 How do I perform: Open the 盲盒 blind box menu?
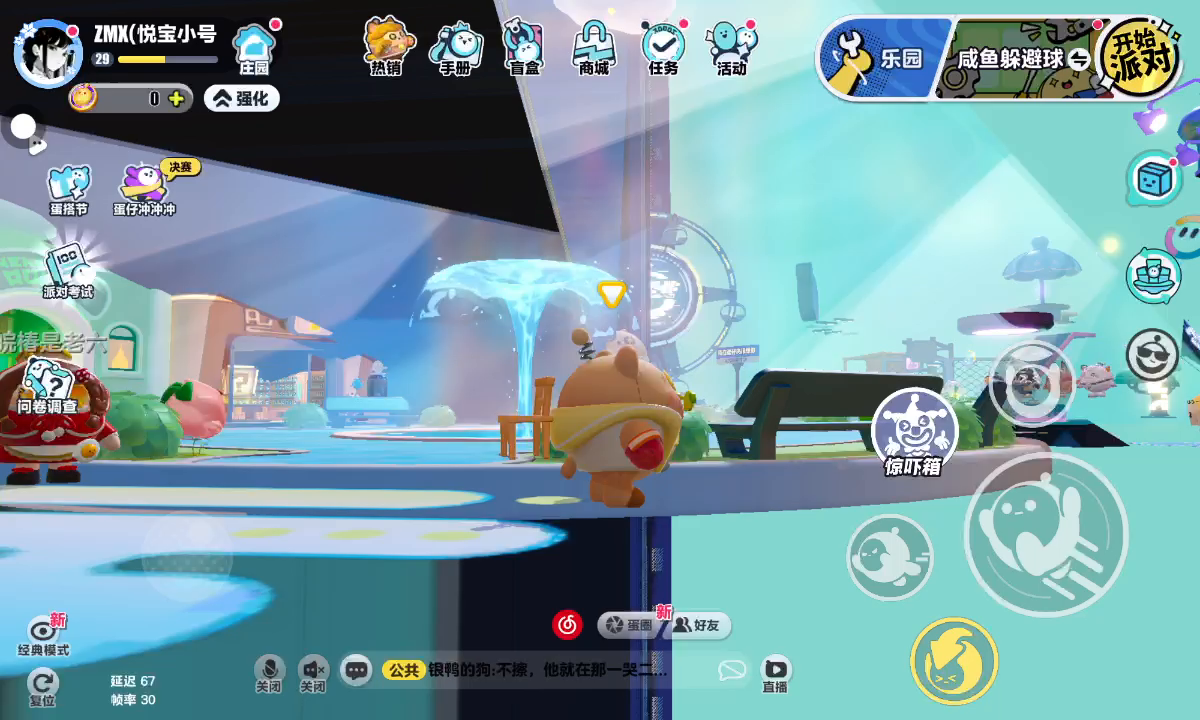tap(524, 47)
